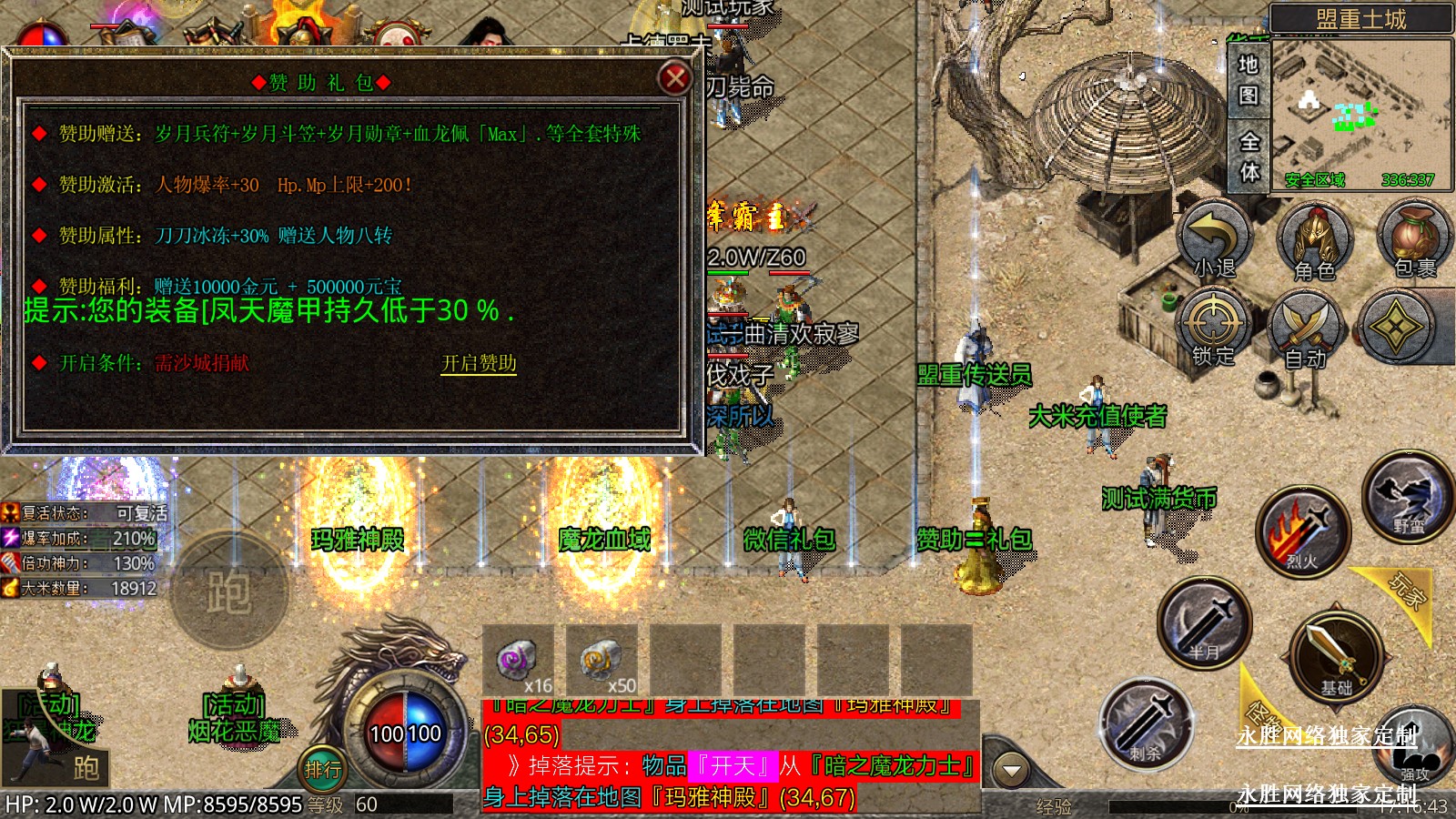Use the scroll item with x50 stack

pyautogui.click(x=602, y=660)
